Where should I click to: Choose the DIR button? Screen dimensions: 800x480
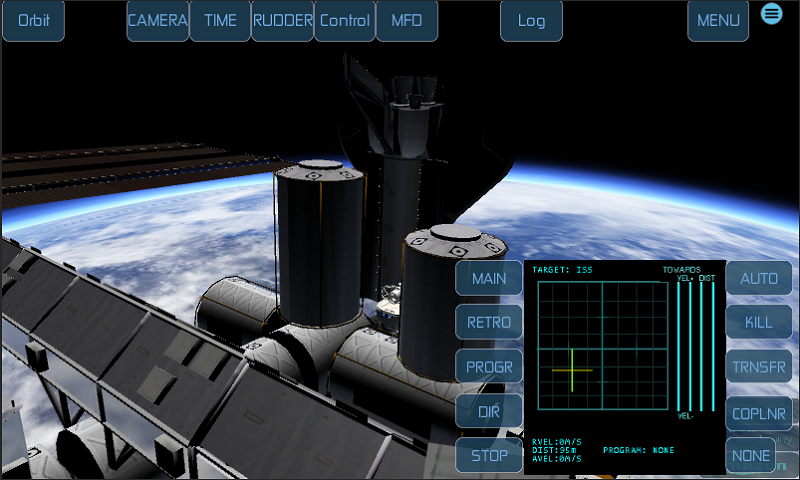489,411
